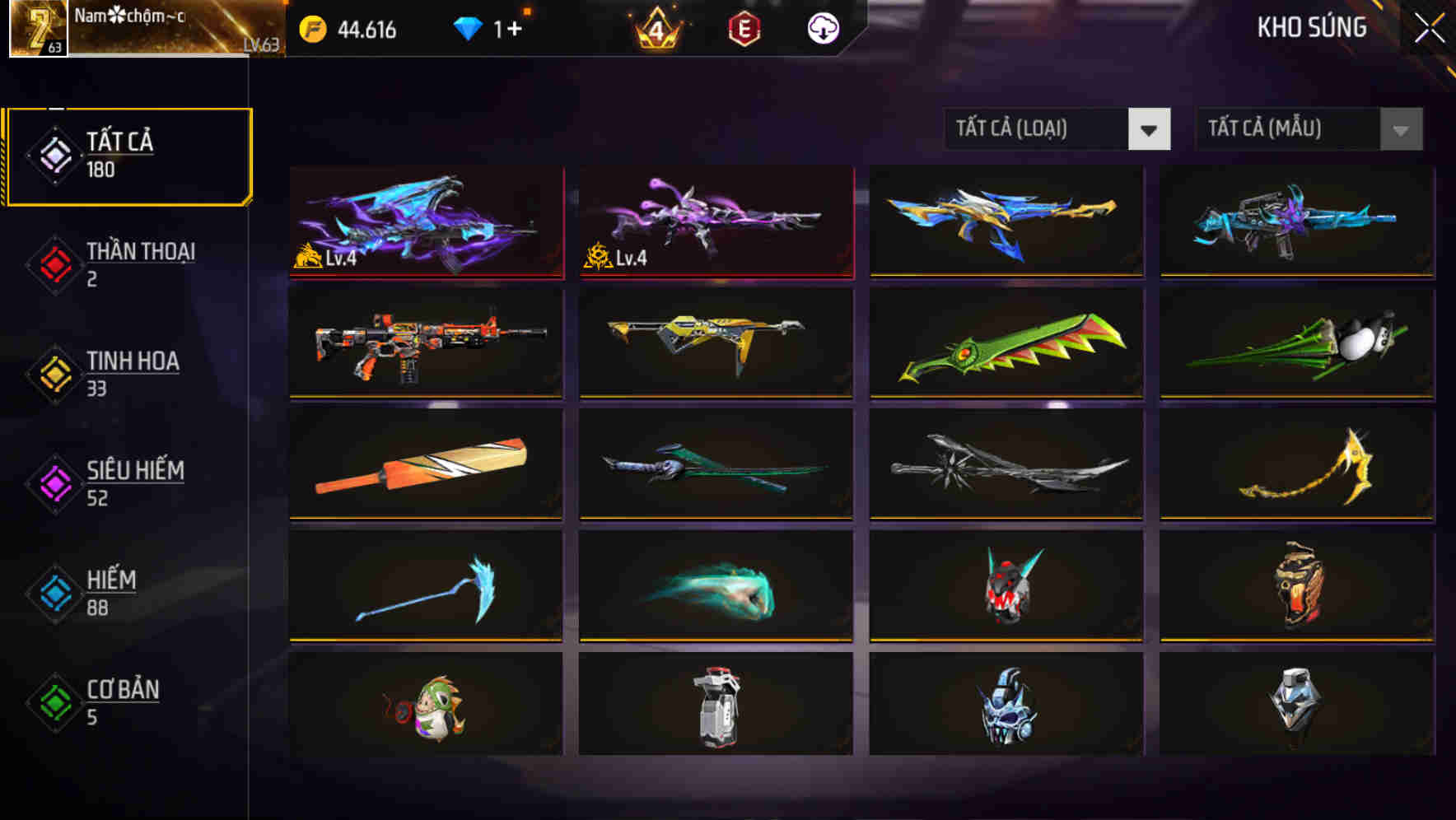Select the purple dragon Lv.4 weapon card
The width and height of the screenshot is (1456, 820).
pyautogui.click(x=425, y=224)
